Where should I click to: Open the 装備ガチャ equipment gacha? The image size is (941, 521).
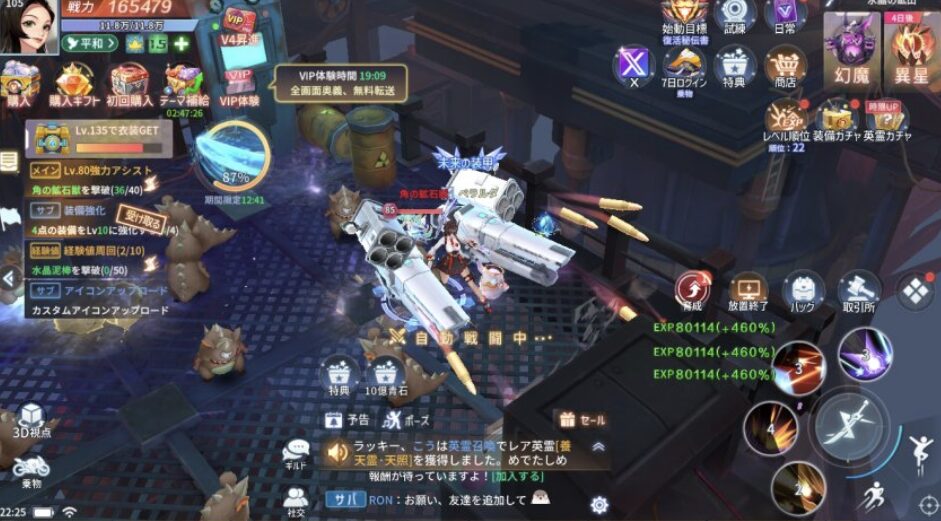pyautogui.click(x=836, y=117)
